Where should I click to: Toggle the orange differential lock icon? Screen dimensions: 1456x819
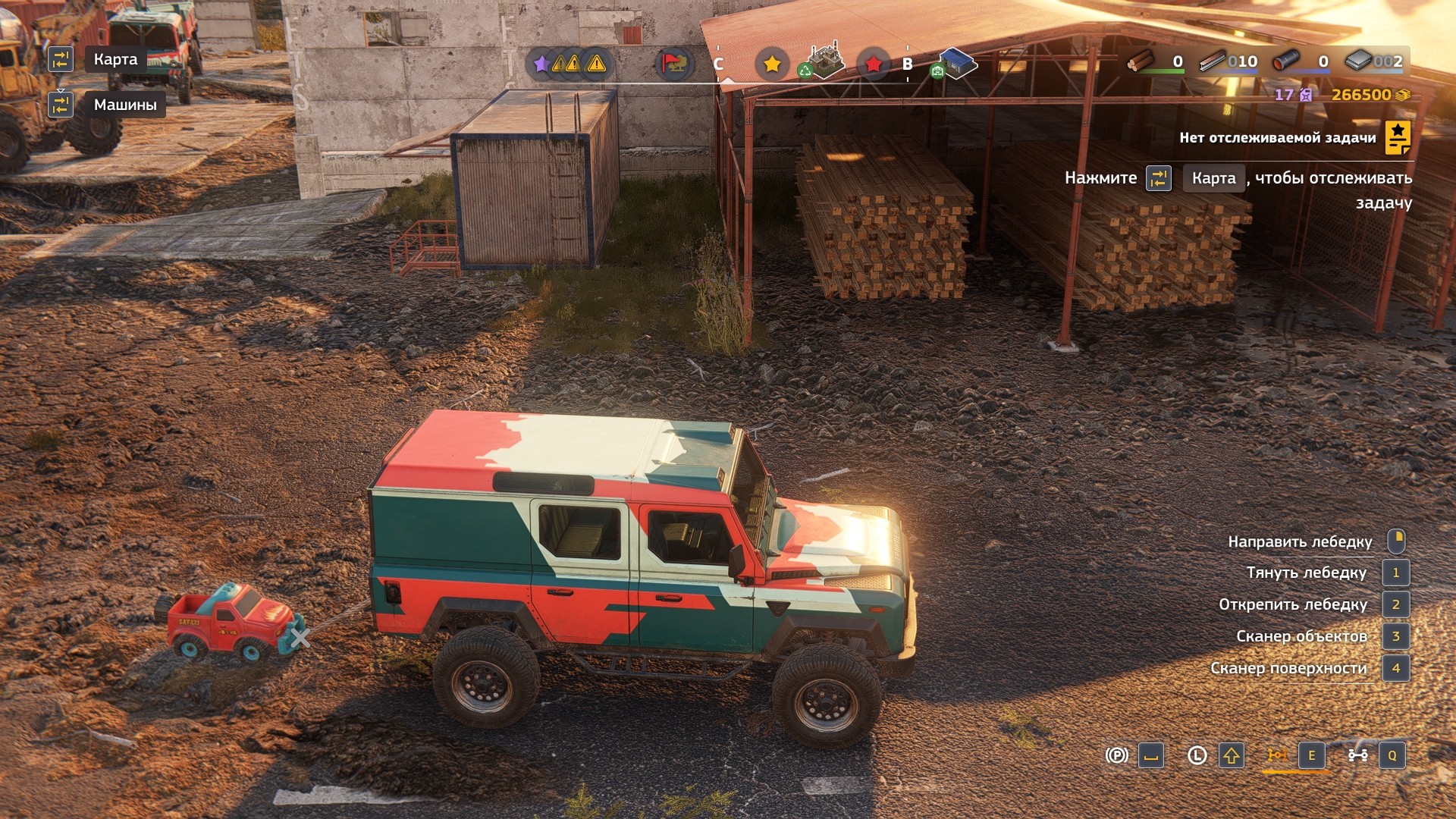[x=1277, y=755]
